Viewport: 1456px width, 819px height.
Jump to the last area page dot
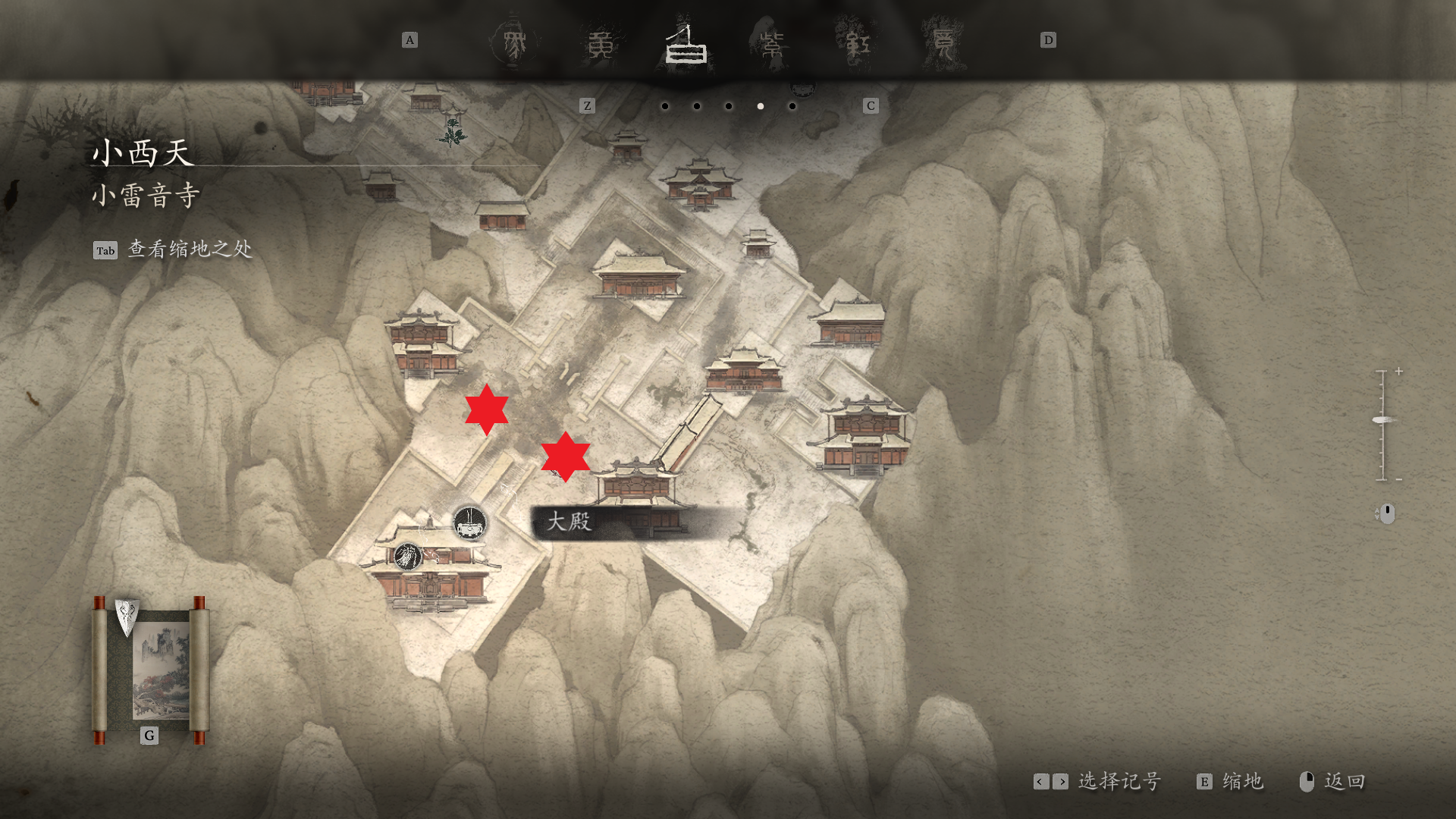click(x=792, y=106)
